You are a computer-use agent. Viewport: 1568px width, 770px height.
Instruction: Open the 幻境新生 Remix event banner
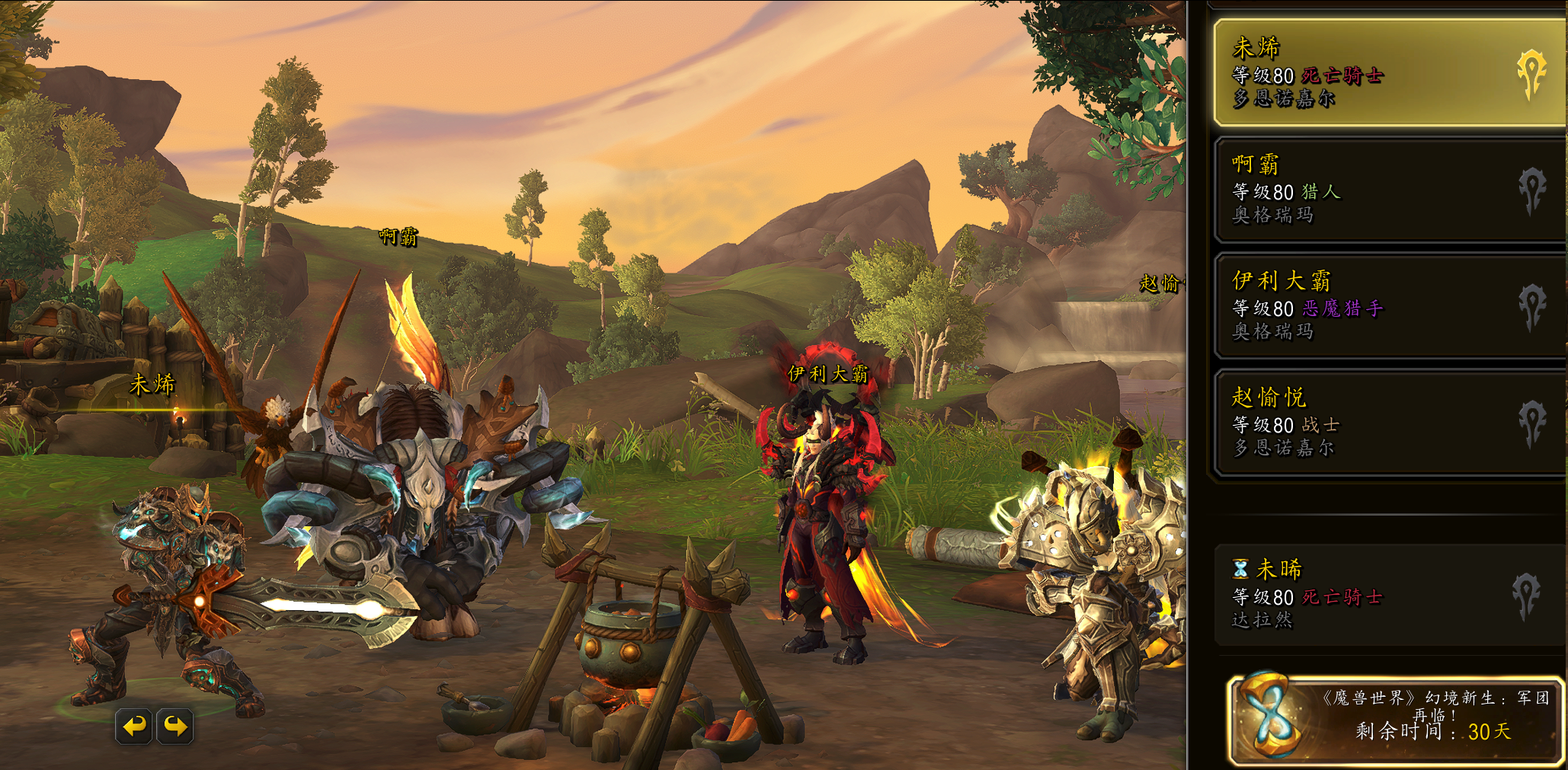1394,719
